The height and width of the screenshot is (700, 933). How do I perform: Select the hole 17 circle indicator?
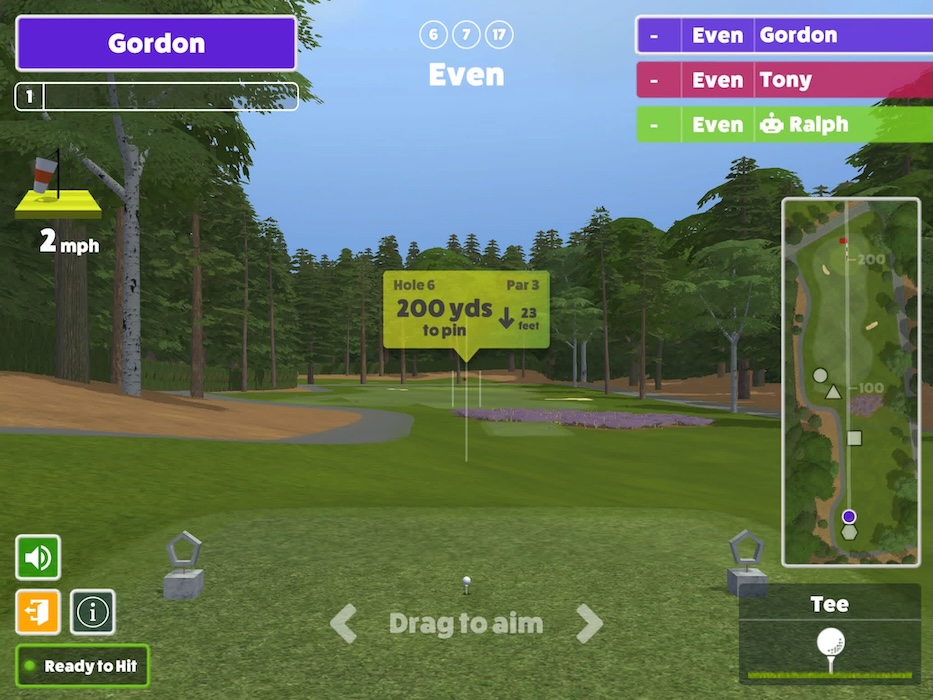tap(499, 36)
